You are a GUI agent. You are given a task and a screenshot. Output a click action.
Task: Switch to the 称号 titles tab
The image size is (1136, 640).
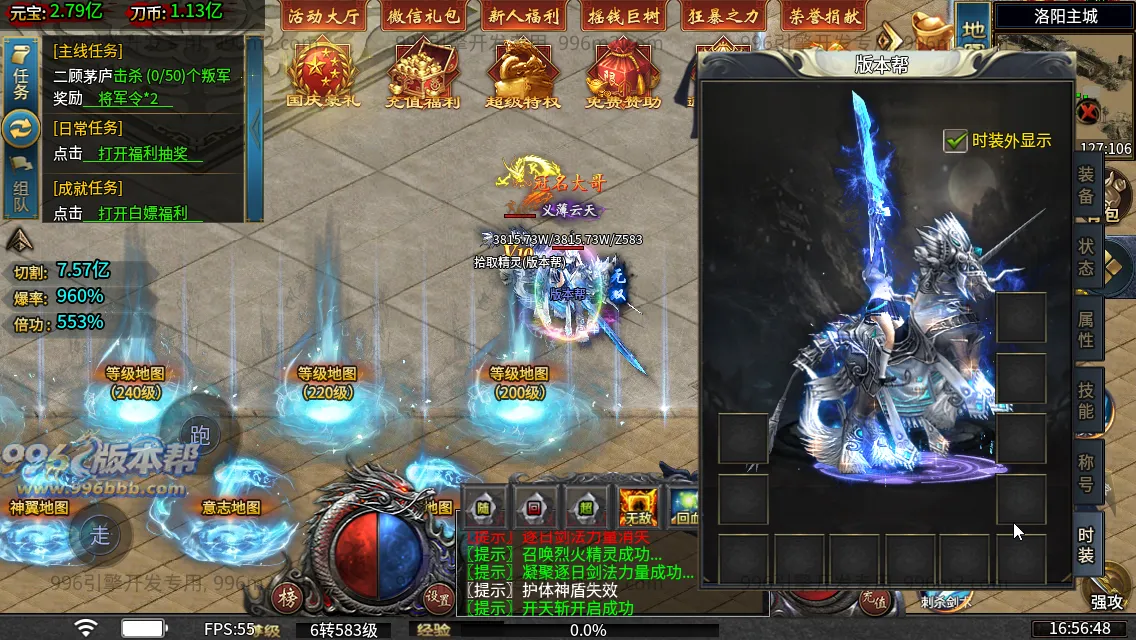[x=1086, y=473]
